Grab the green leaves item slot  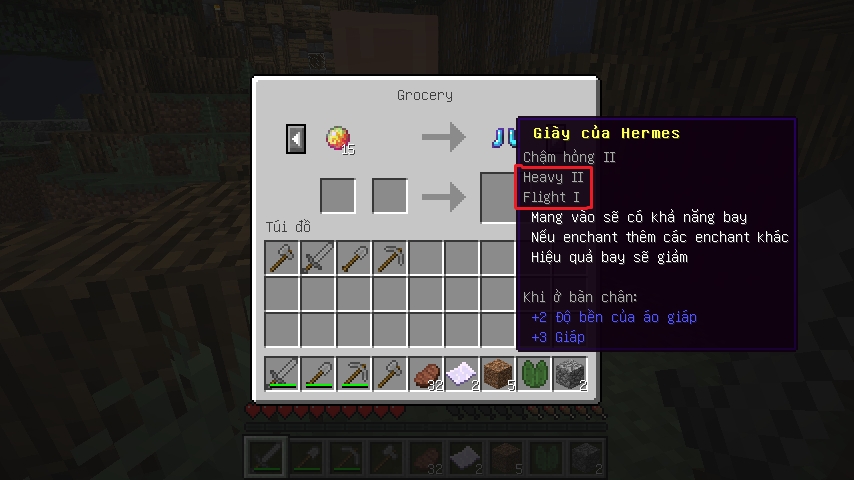point(534,373)
